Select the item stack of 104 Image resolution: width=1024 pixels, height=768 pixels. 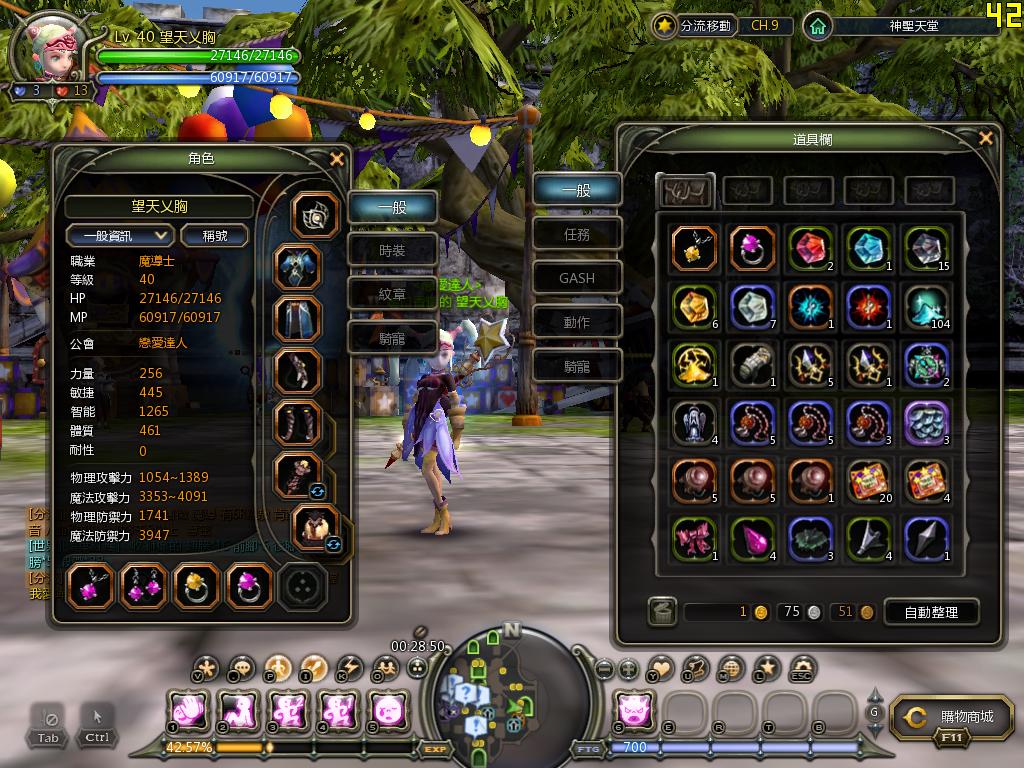[x=926, y=307]
